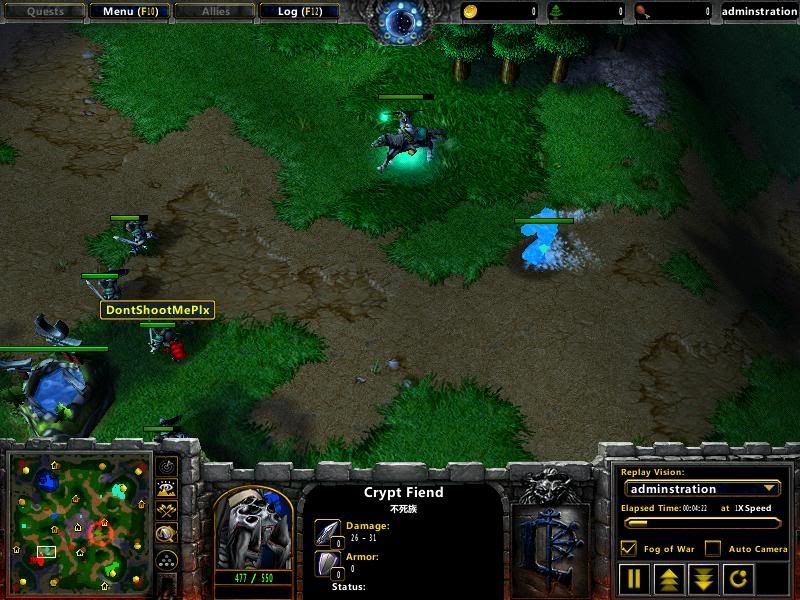800x600 pixels.
Task: Open the day-night clock at top center
Action: pos(400,20)
